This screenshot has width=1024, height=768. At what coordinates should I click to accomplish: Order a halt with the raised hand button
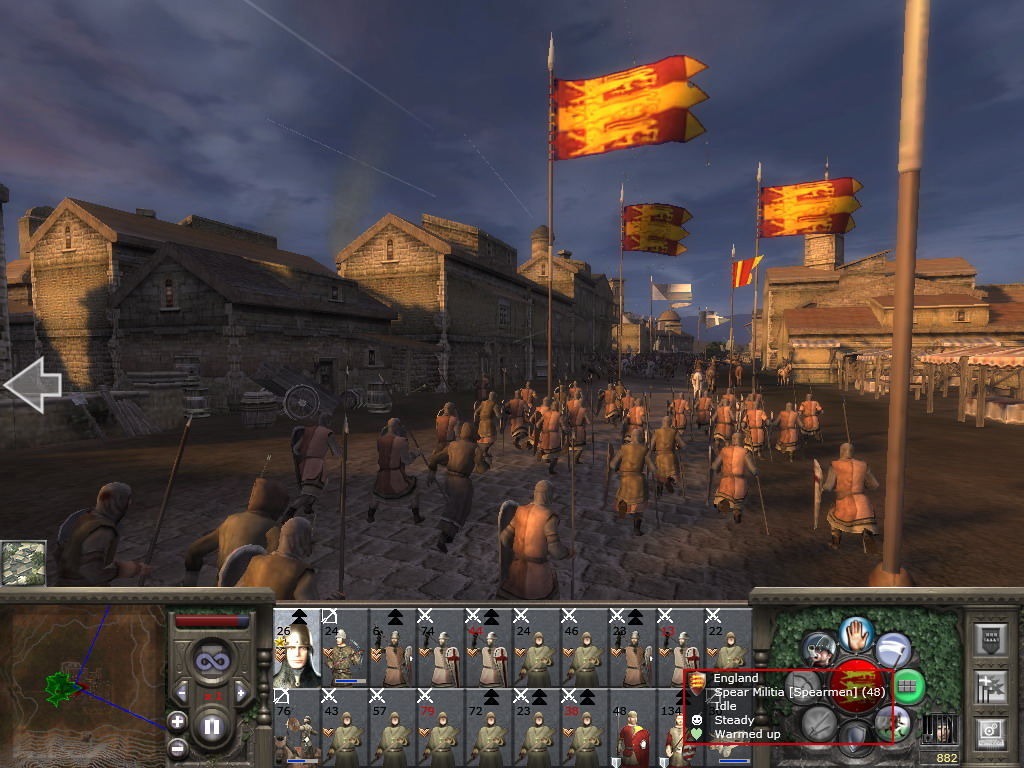click(857, 632)
